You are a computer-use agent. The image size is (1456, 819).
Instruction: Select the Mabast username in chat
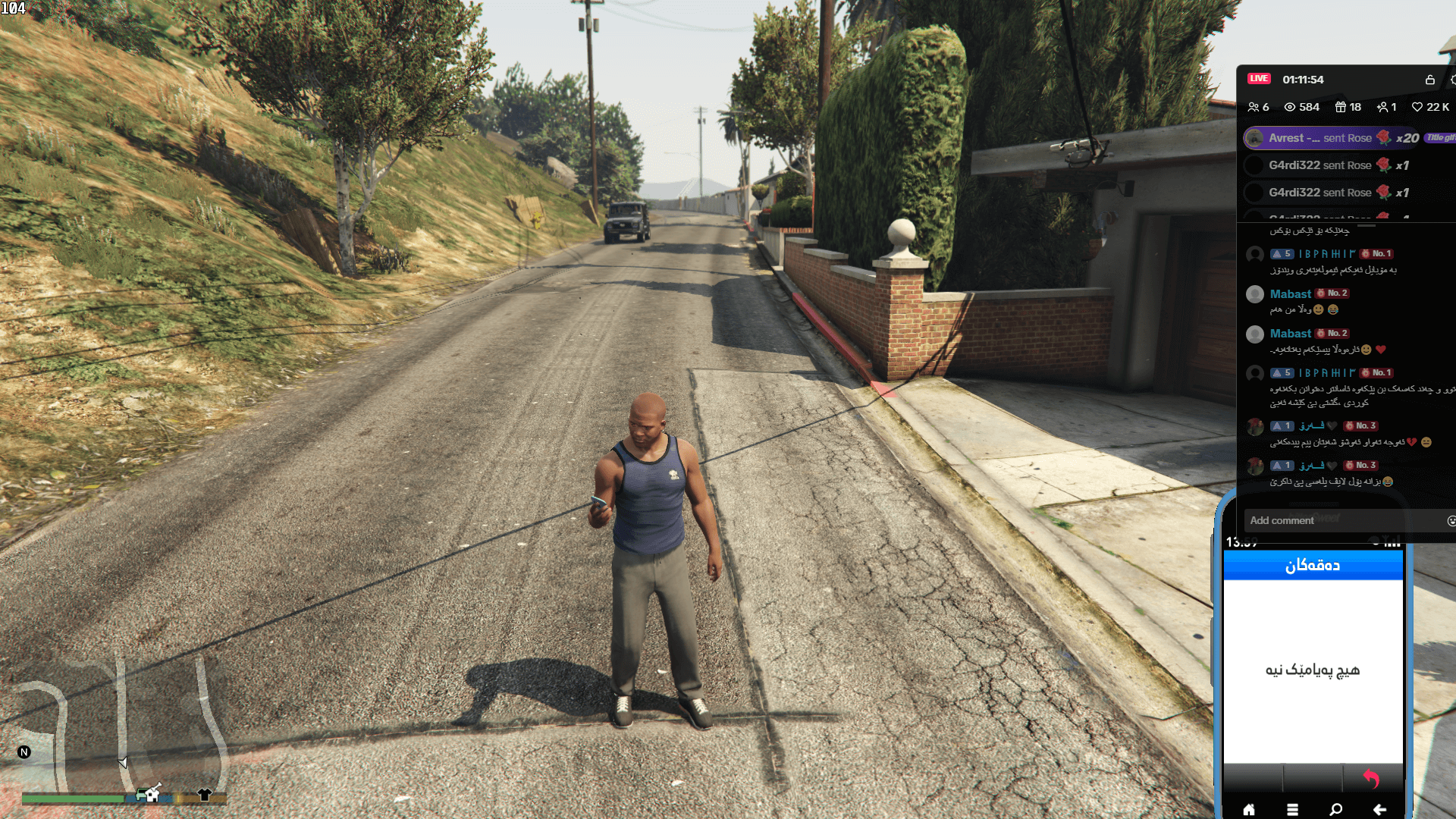1289,293
